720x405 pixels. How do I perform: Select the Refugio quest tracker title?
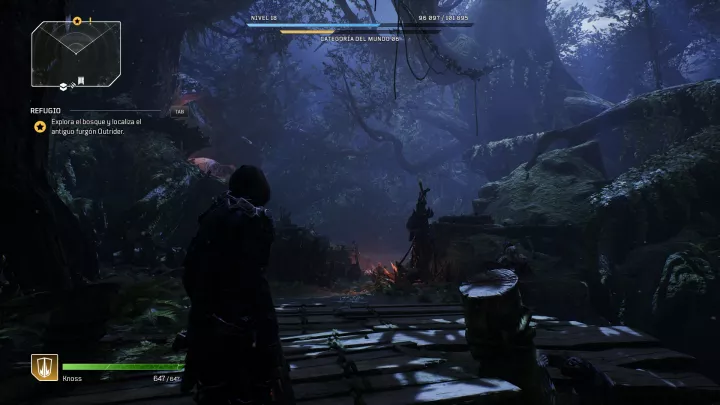[44, 112]
